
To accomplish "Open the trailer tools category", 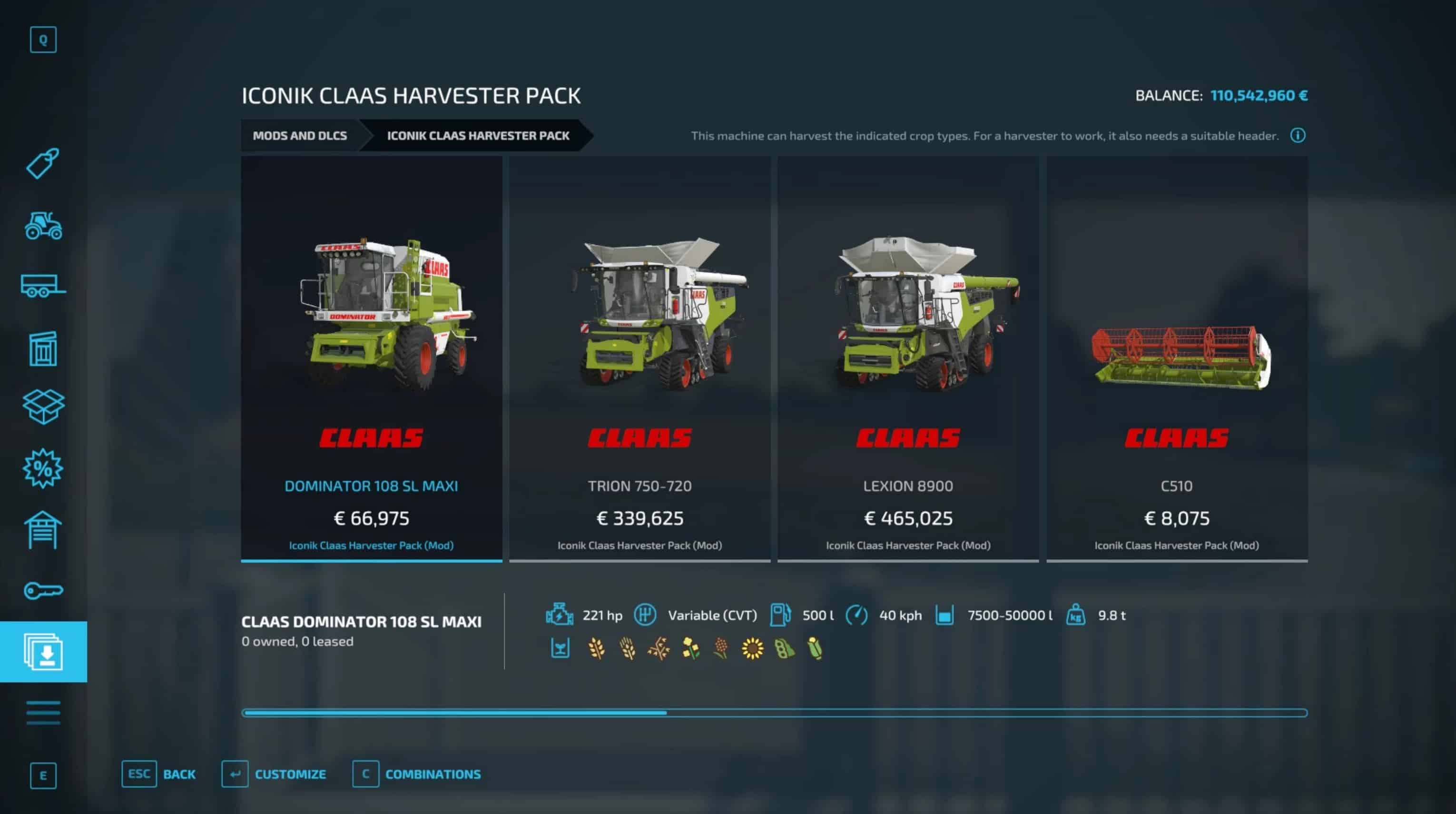I will pyautogui.click(x=43, y=286).
